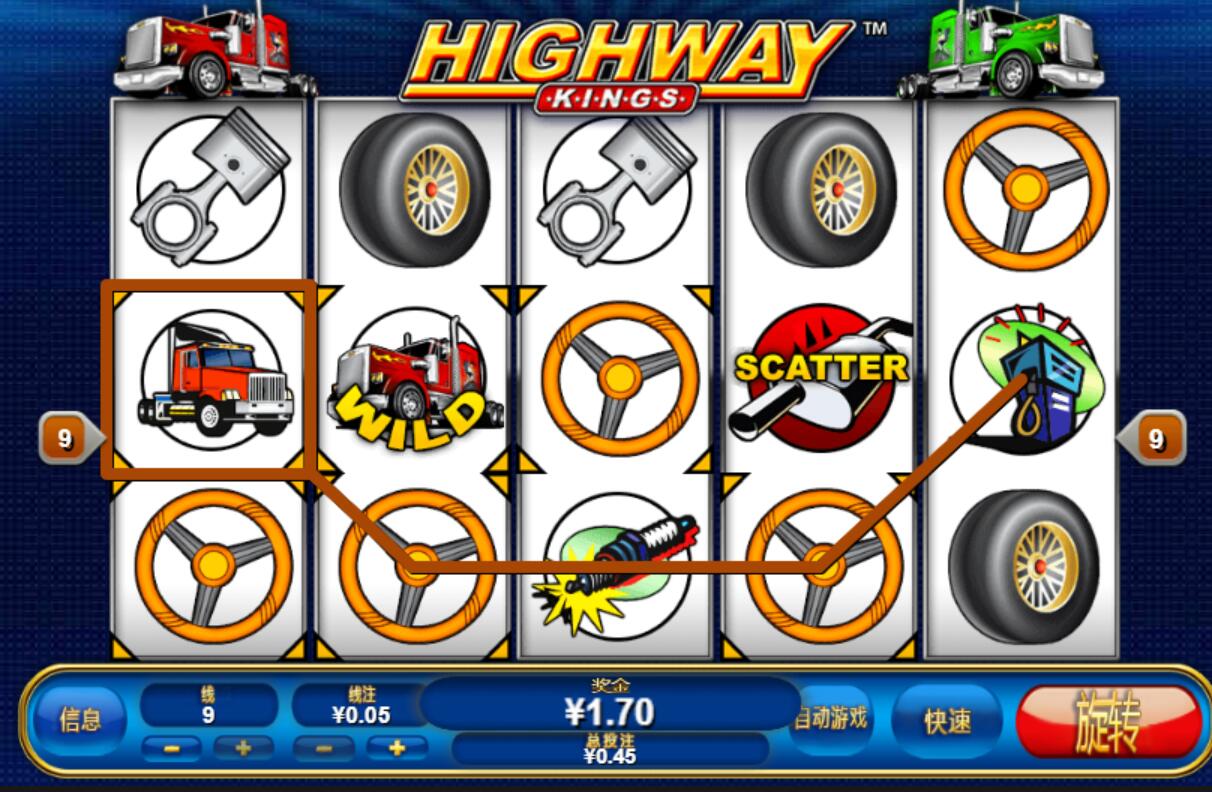Spin the reels with the red 旋转 button
This screenshot has width=1212, height=792.
[x=1108, y=721]
